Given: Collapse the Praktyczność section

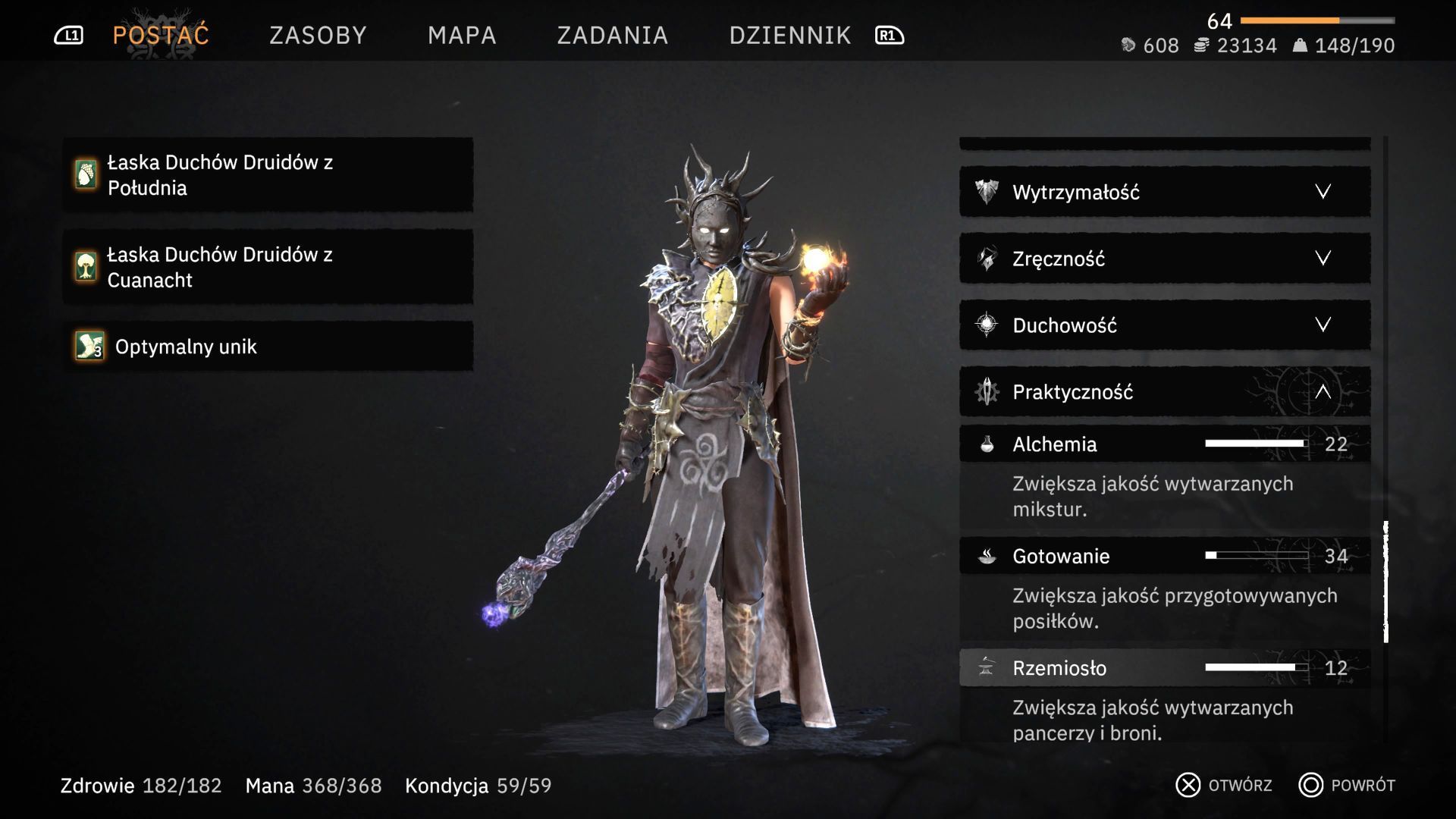Looking at the screenshot, I should (1164, 392).
